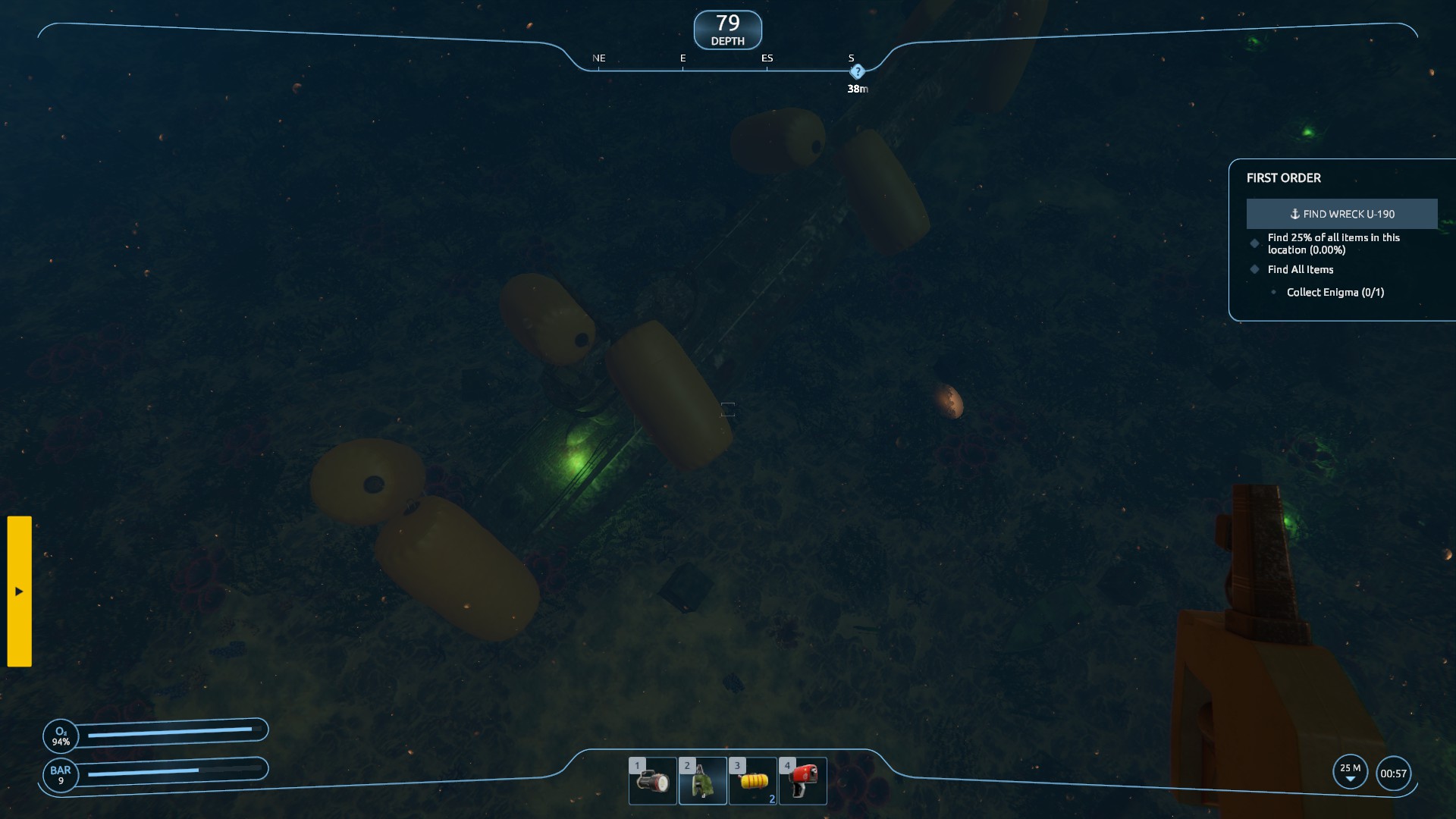Select the Collect Enigma objective entry
Viewport: 1456px width, 819px height.
click(1335, 292)
